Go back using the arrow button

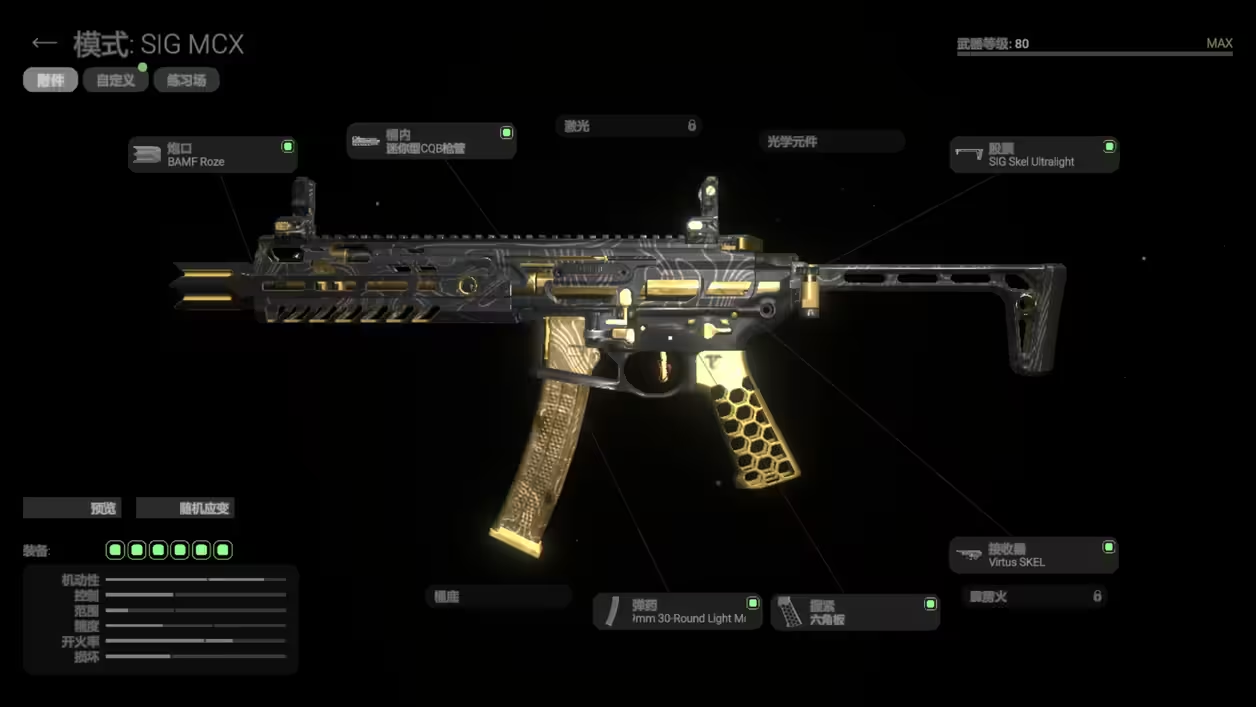(x=43, y=43)
